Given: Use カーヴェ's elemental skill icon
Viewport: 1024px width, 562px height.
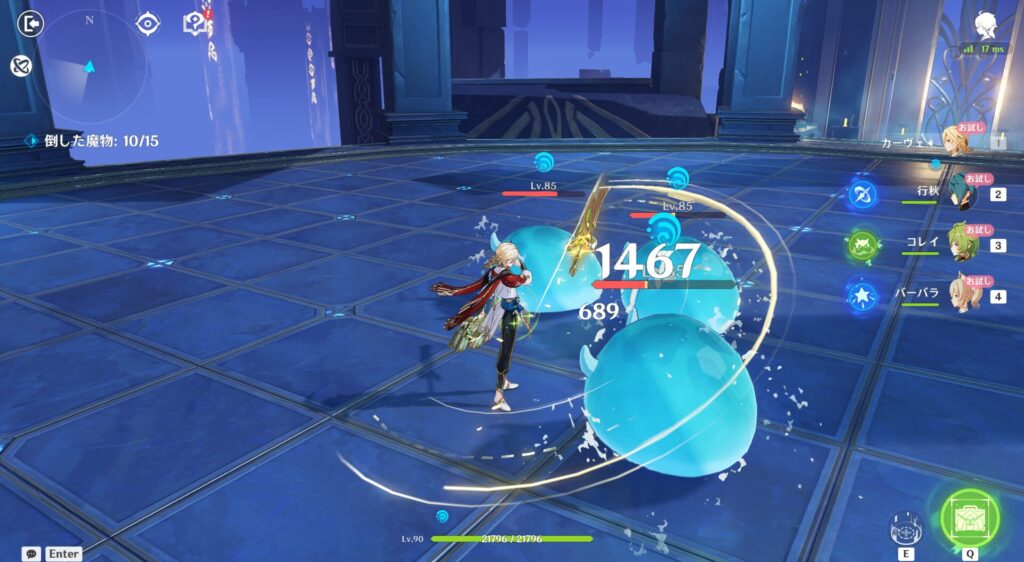Looking at the screenshot, I should click(x=906, y=527).
